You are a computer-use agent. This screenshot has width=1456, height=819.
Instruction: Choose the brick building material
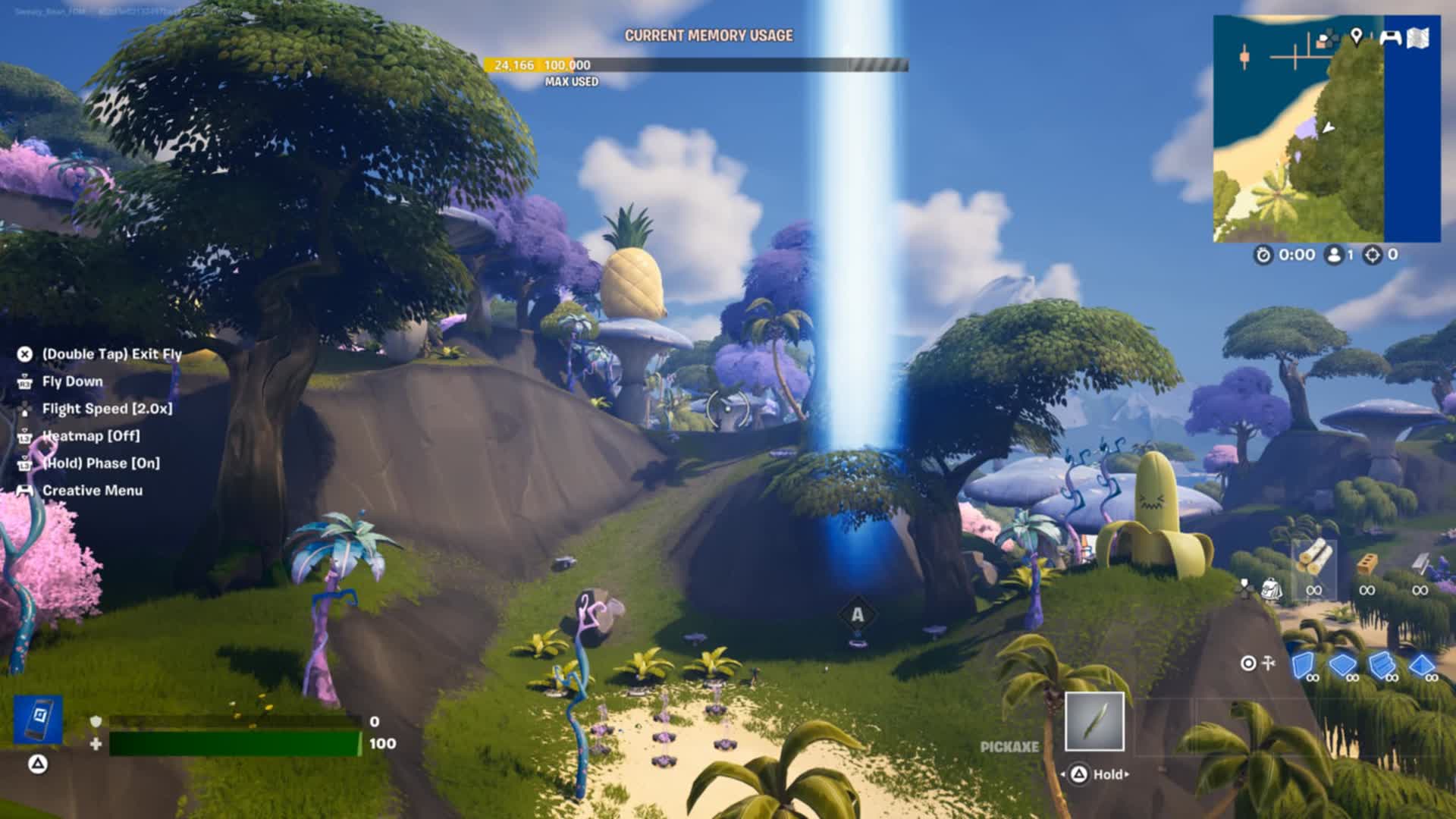coord(1367,565)
